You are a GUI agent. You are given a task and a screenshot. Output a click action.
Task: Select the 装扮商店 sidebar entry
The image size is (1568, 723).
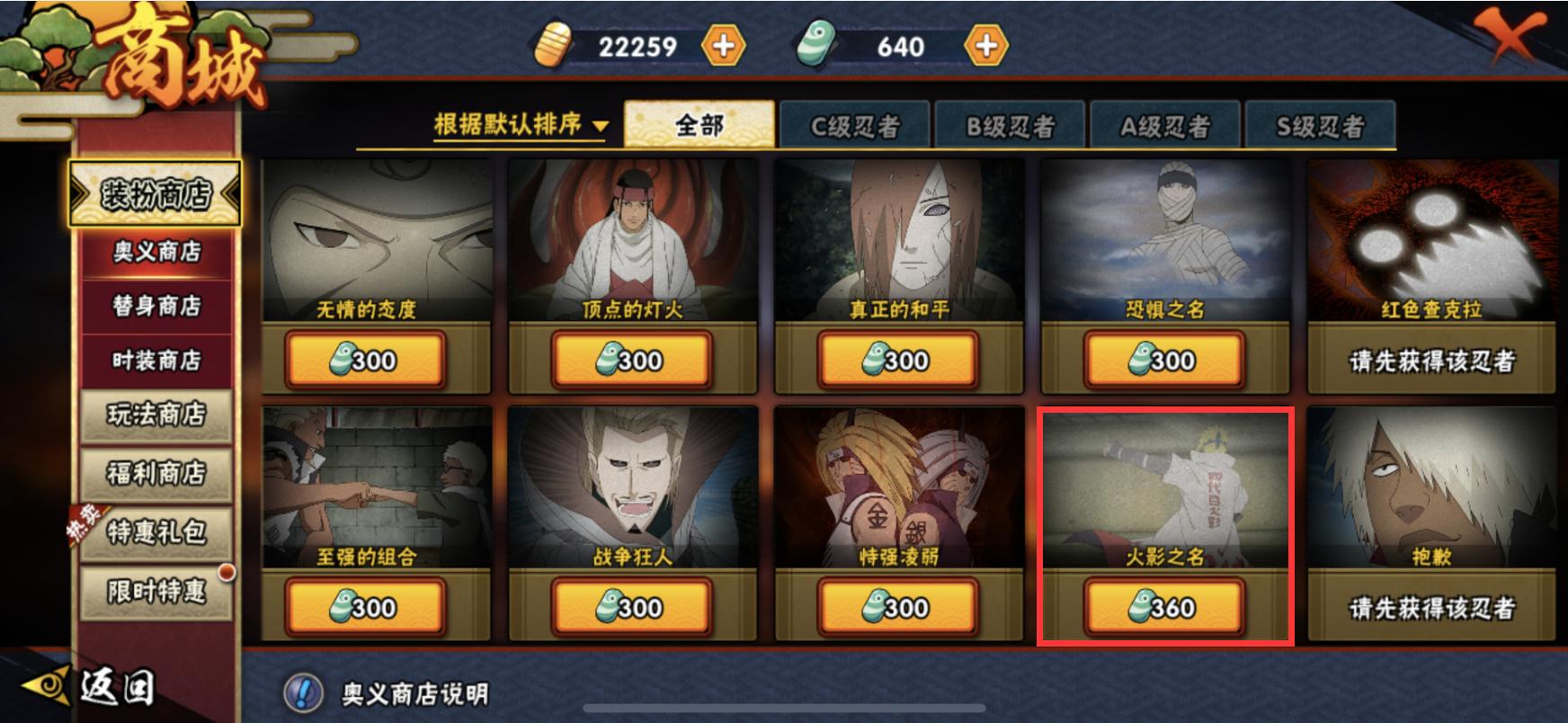[158, 193]
